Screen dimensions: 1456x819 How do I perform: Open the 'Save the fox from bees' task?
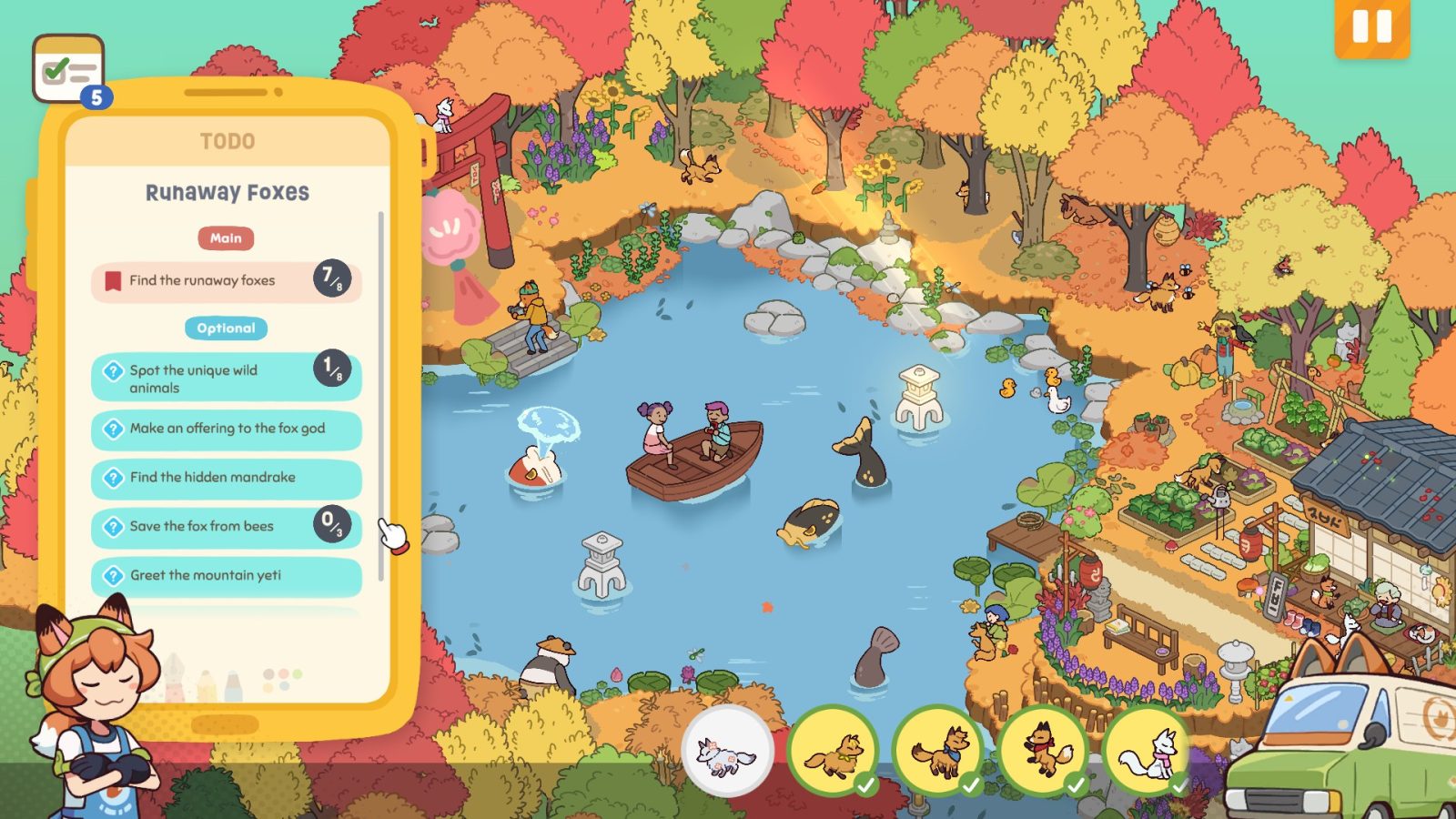[226, 527]
